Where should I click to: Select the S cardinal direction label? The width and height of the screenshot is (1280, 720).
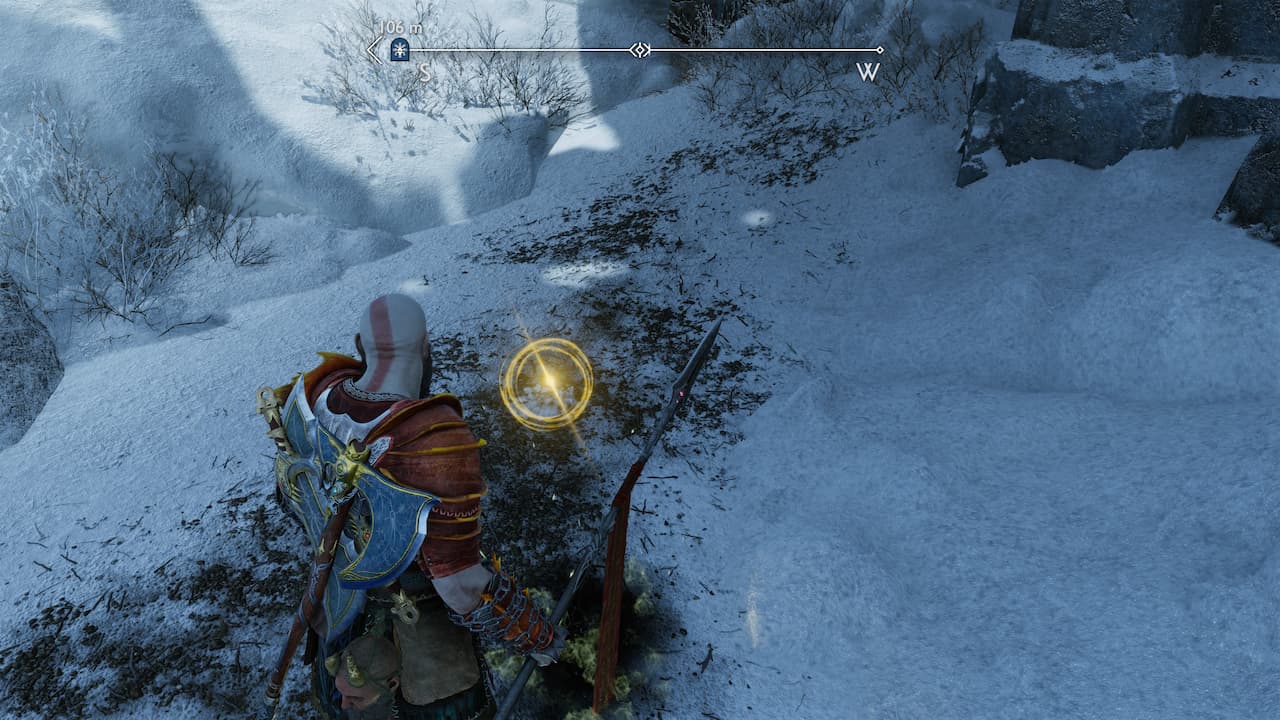(424, 72)
